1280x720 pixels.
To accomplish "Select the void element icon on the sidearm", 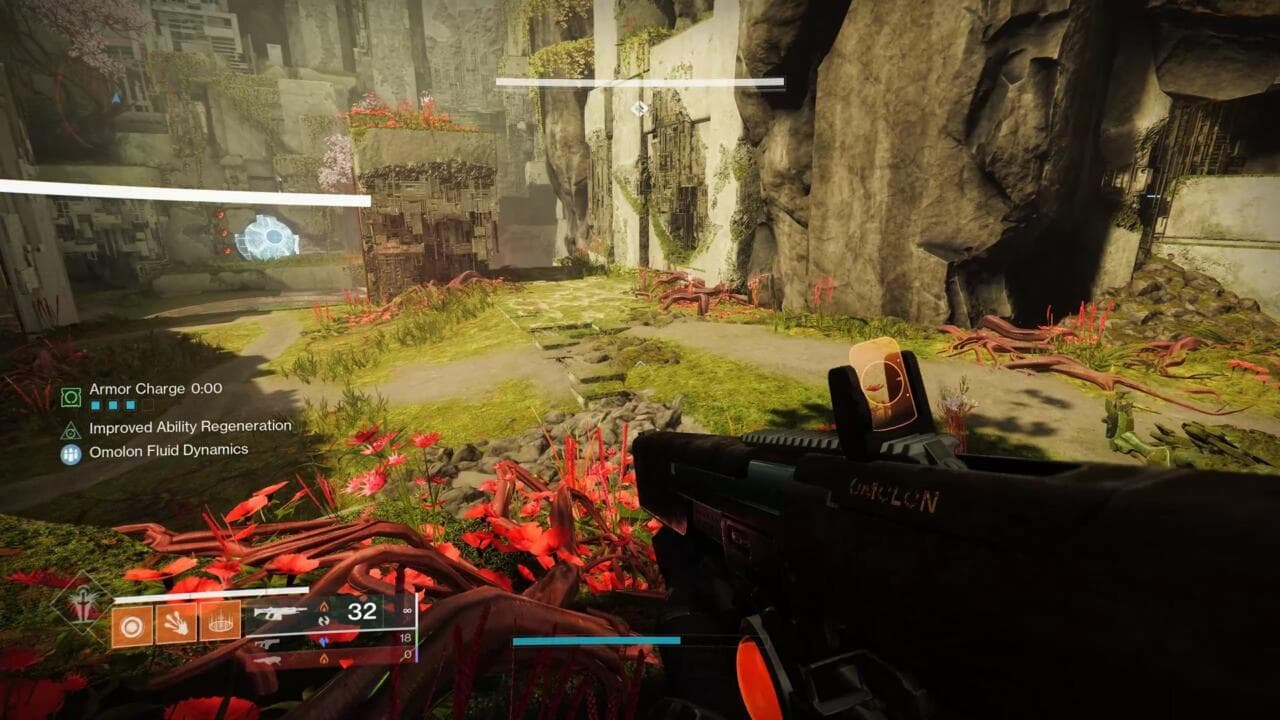I will tap(323, 642).
